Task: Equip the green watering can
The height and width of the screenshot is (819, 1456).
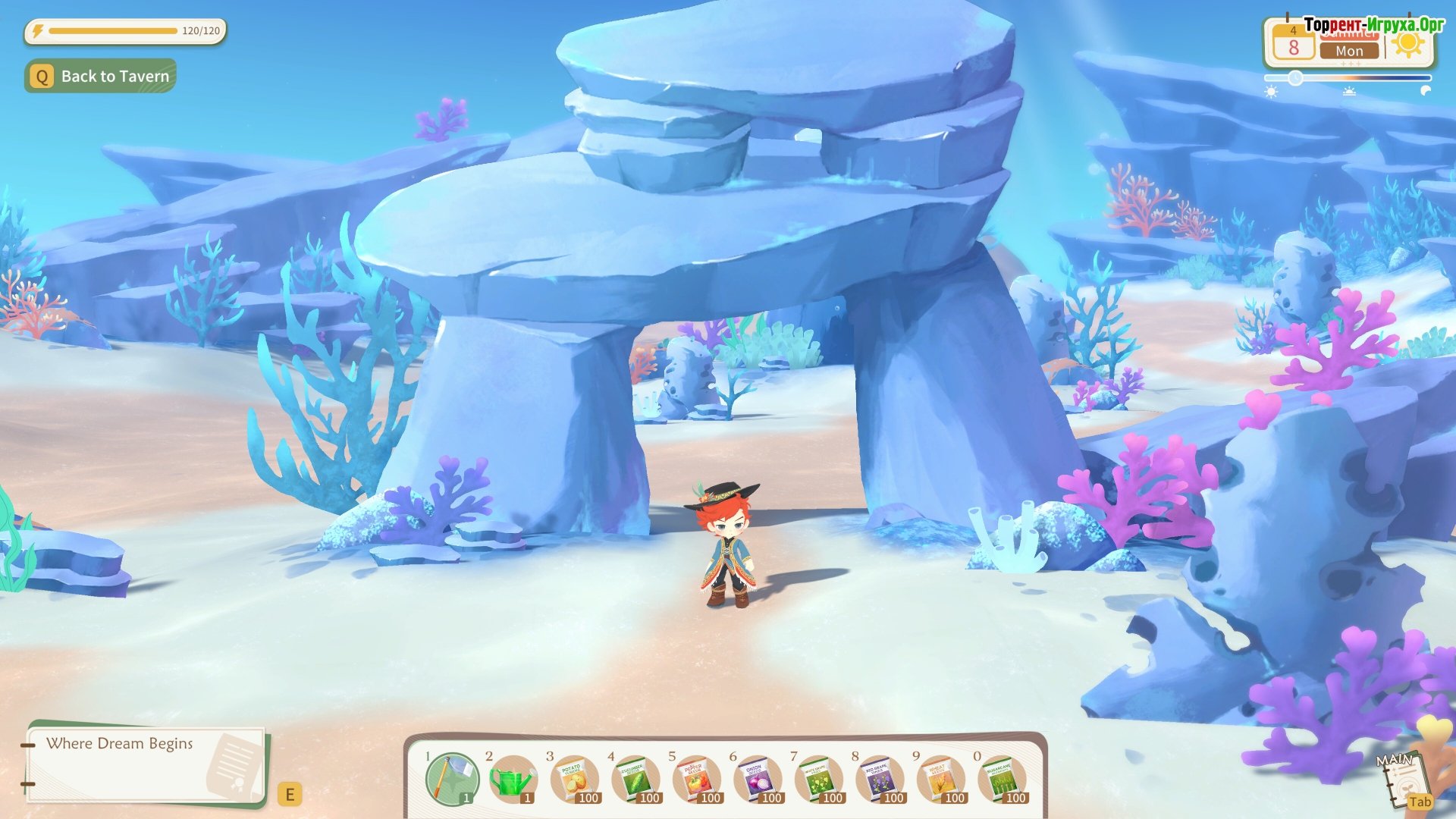Action: (x=513, y=779)
